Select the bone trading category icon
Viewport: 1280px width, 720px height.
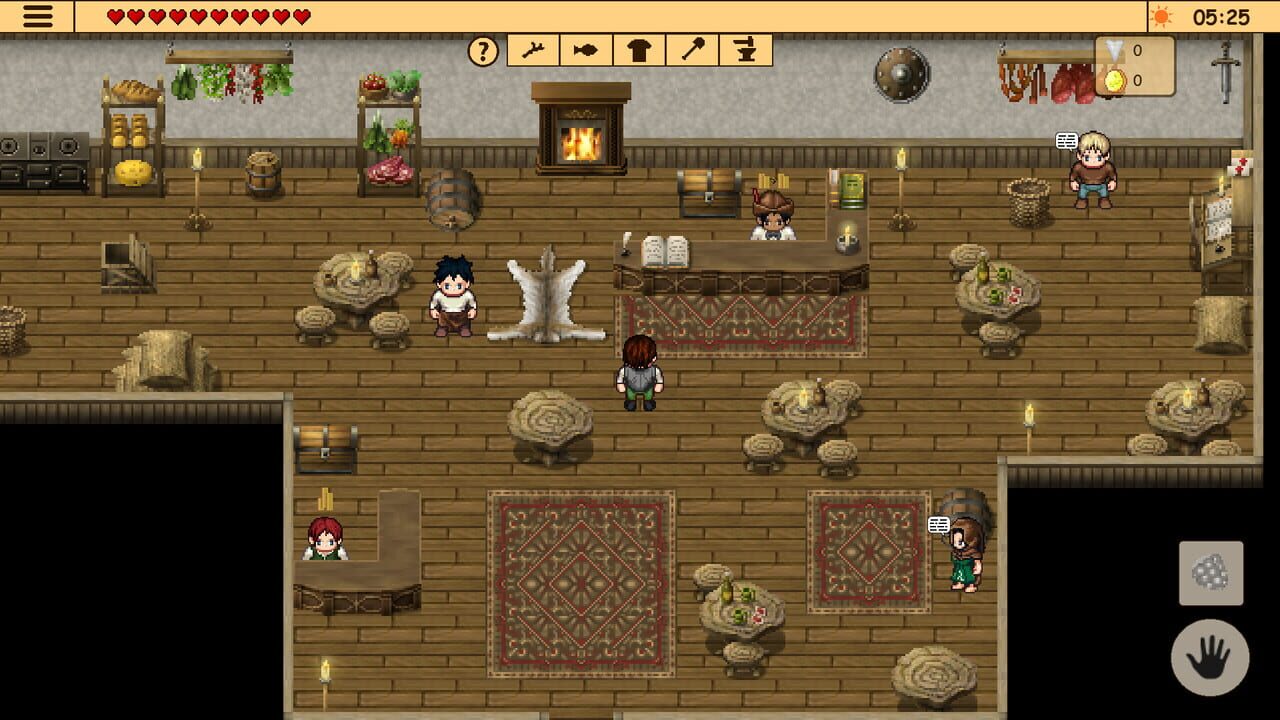pos(533,49)
